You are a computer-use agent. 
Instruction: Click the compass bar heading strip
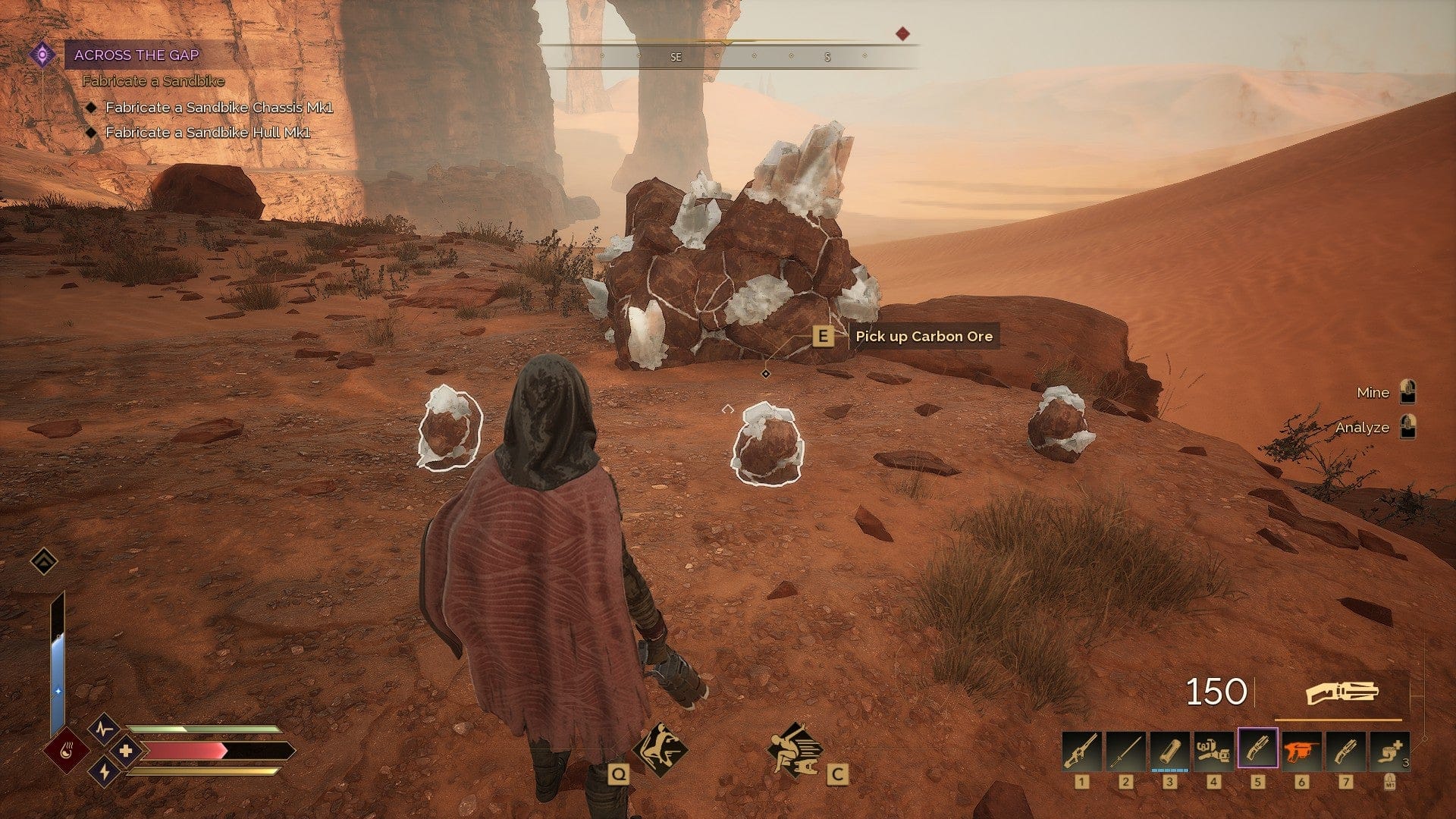pos(728,56)
